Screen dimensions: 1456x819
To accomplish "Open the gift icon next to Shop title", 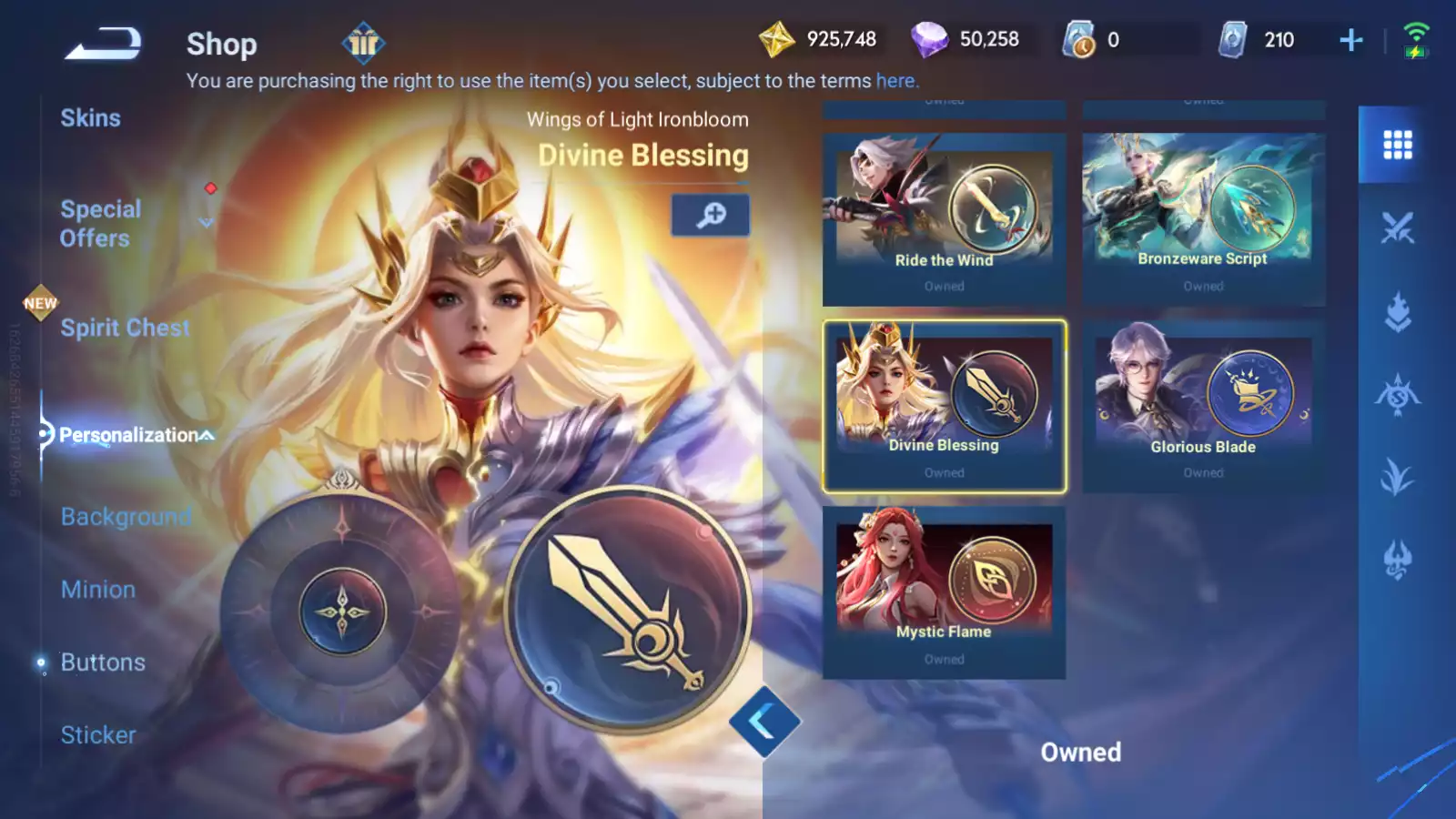I will pos(363,43).
